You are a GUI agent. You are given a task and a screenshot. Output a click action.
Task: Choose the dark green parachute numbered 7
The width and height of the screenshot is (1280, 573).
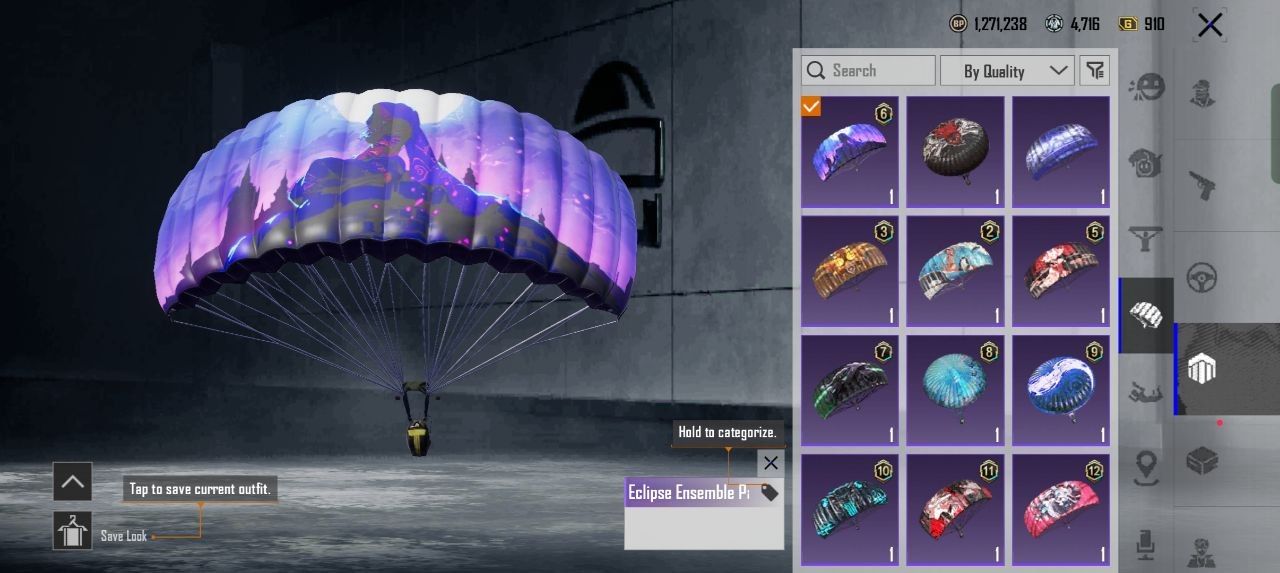(x=849, y=390)
